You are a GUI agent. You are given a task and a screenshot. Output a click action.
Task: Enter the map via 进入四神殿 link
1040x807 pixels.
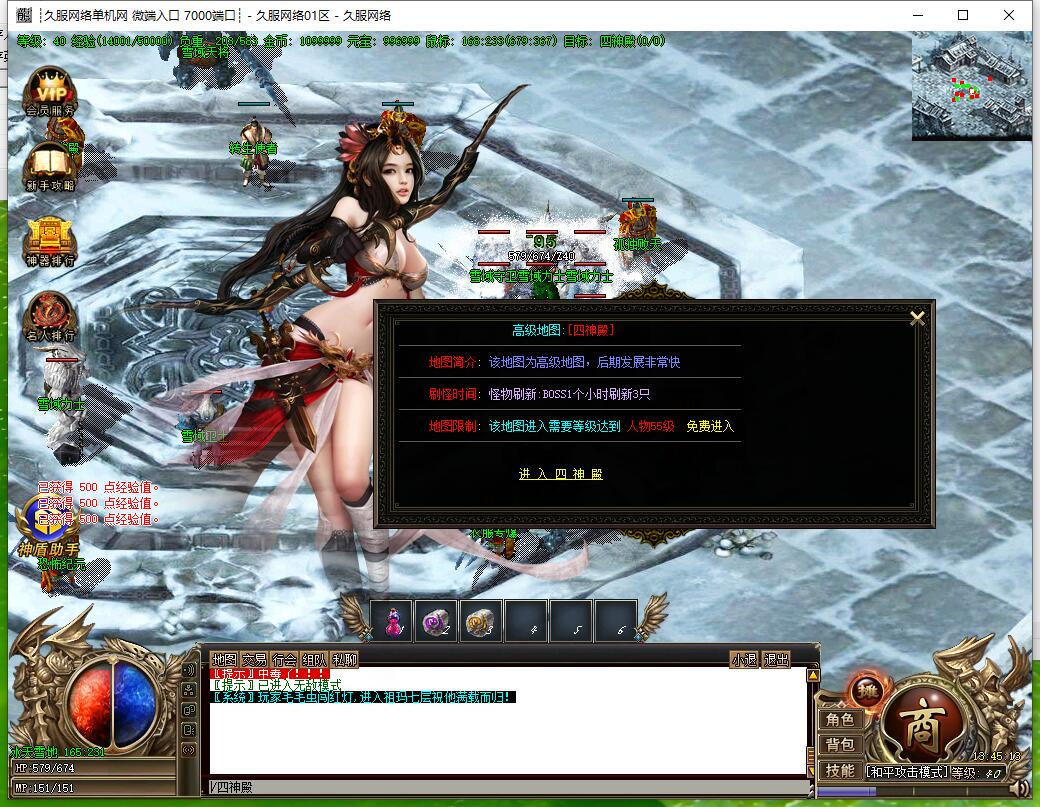click(560, 474)
